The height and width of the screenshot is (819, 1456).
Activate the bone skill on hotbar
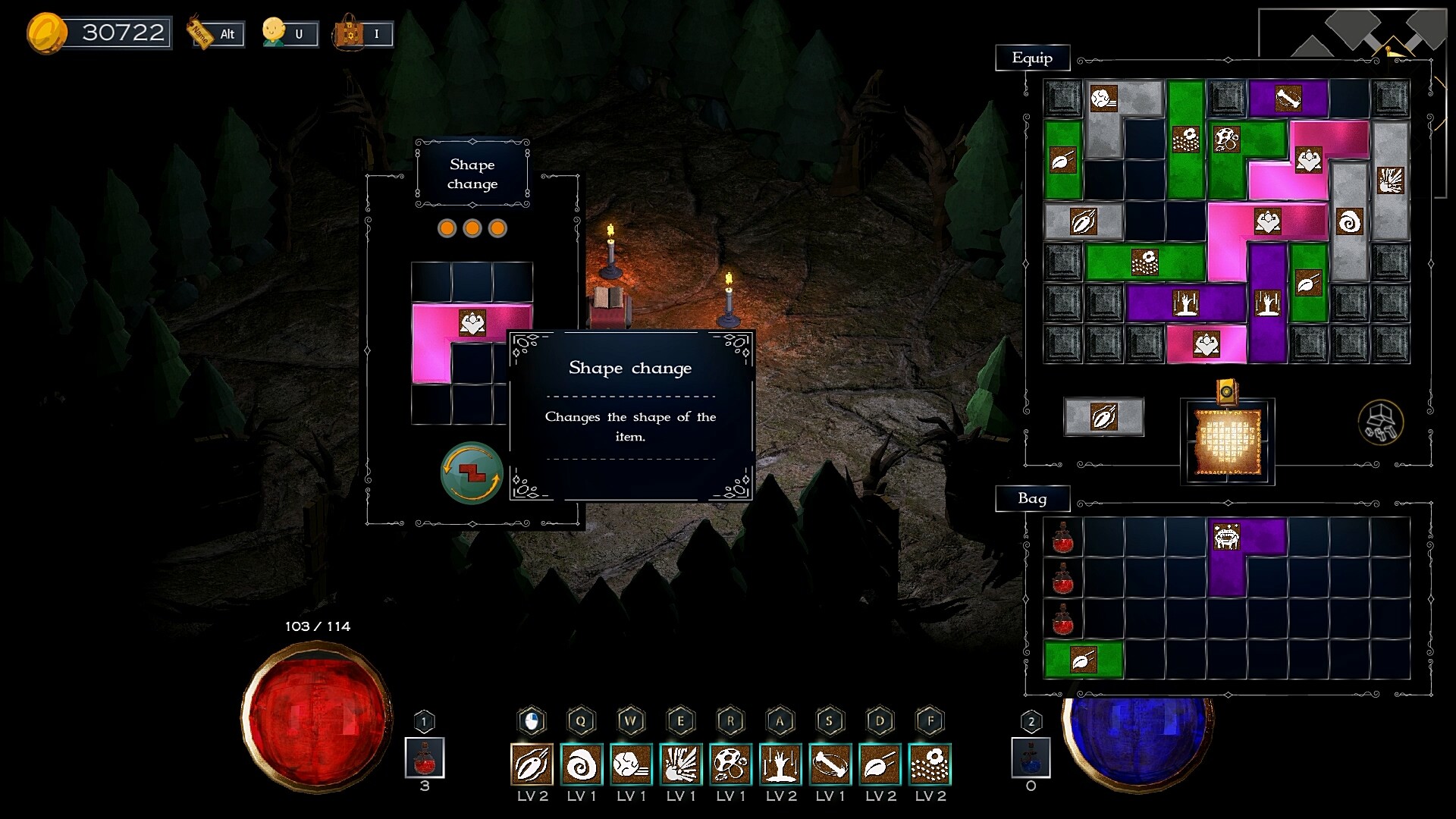tap(830, 764)
